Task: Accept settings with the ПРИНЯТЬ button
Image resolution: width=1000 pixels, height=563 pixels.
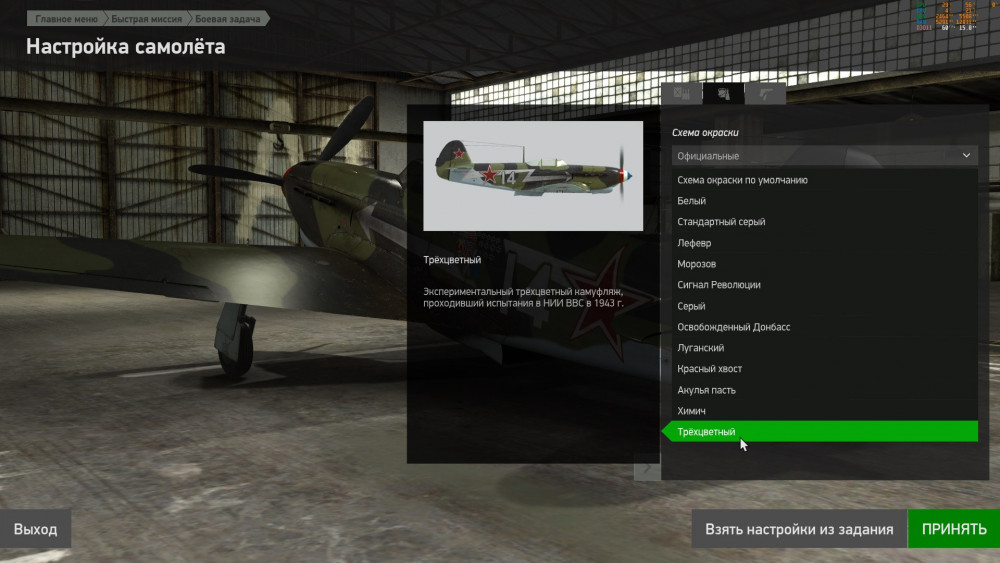Action: pos(953,529)
